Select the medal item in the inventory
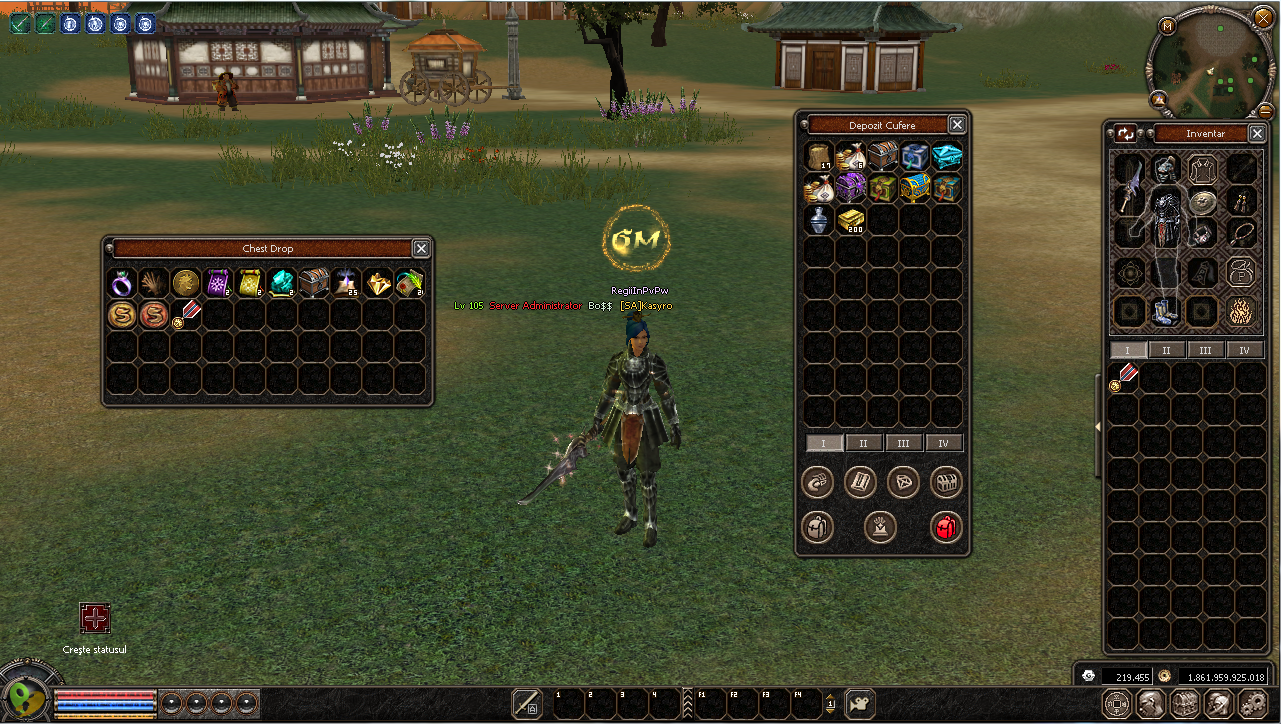This screenshot has height=724, width=1281. point(1126,376)
